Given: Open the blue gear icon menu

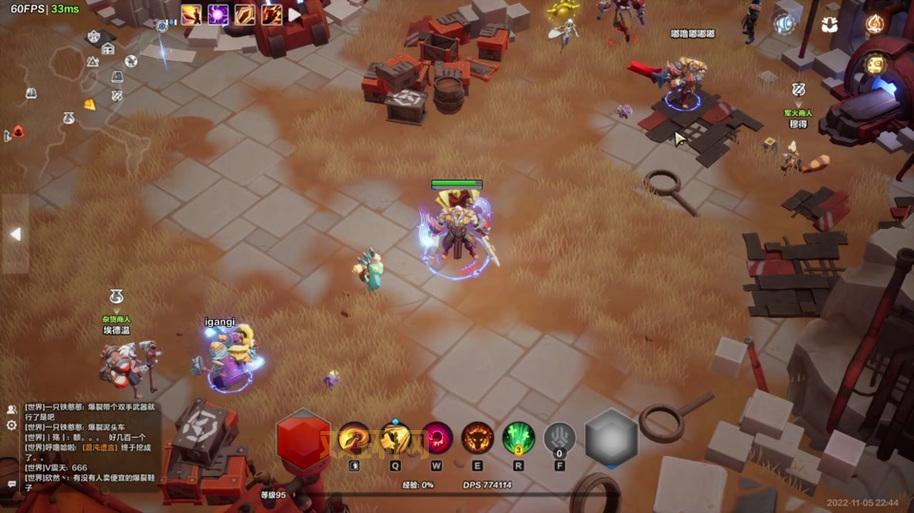Looking at the screenshot, I should pyautogui.click(x=787, y=23).
